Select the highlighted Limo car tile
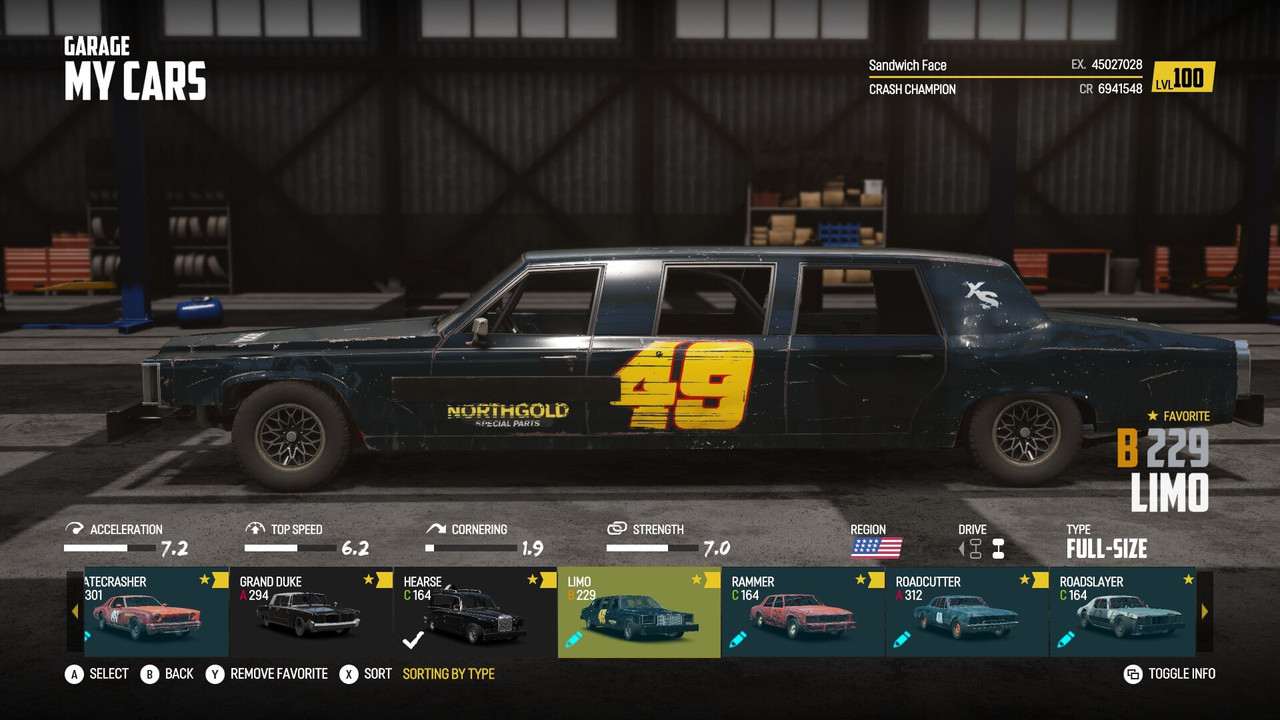 pos(639,612)
